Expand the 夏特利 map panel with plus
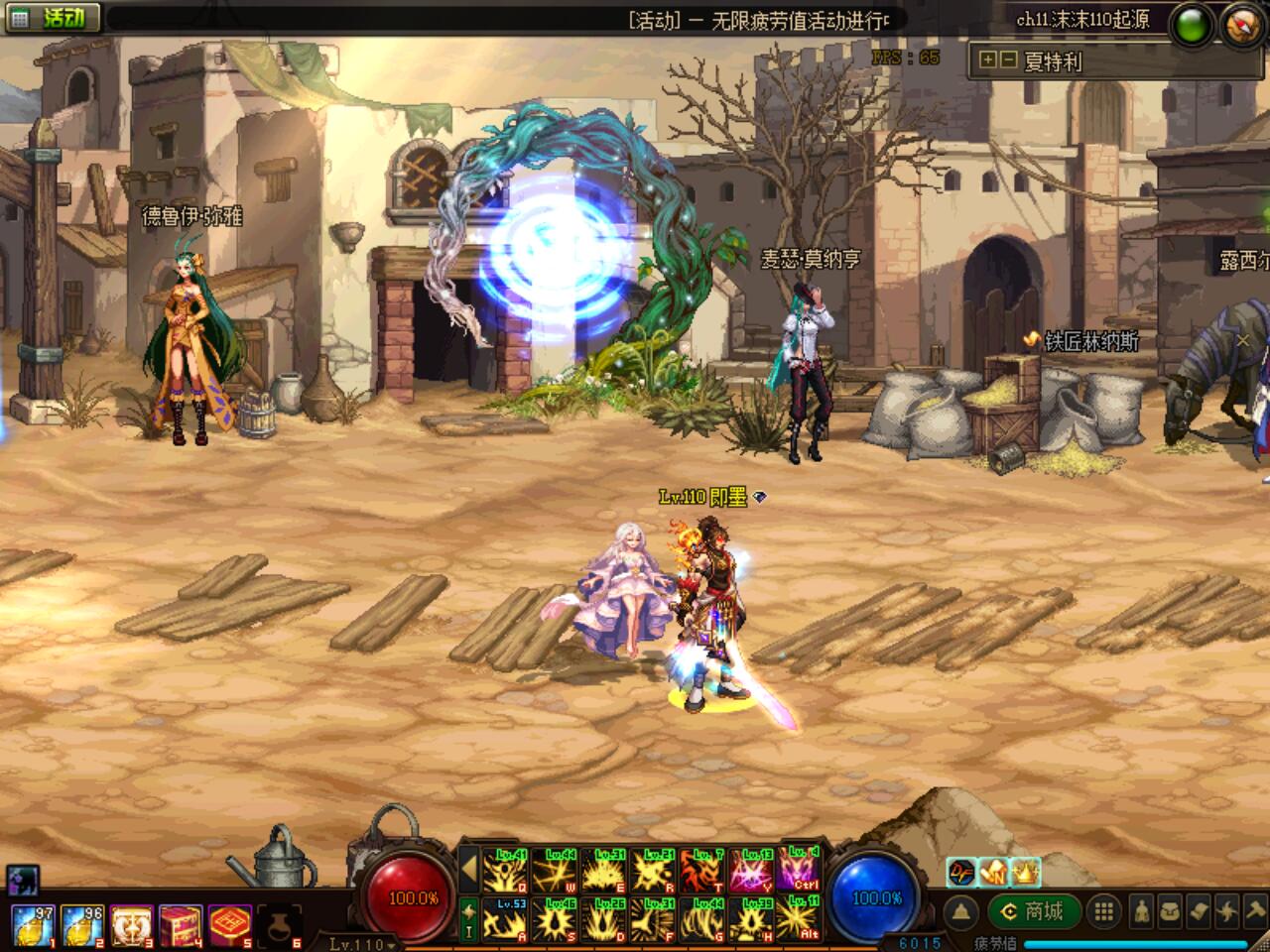Screen dimensions: 1270x952 tap(987, 60)
